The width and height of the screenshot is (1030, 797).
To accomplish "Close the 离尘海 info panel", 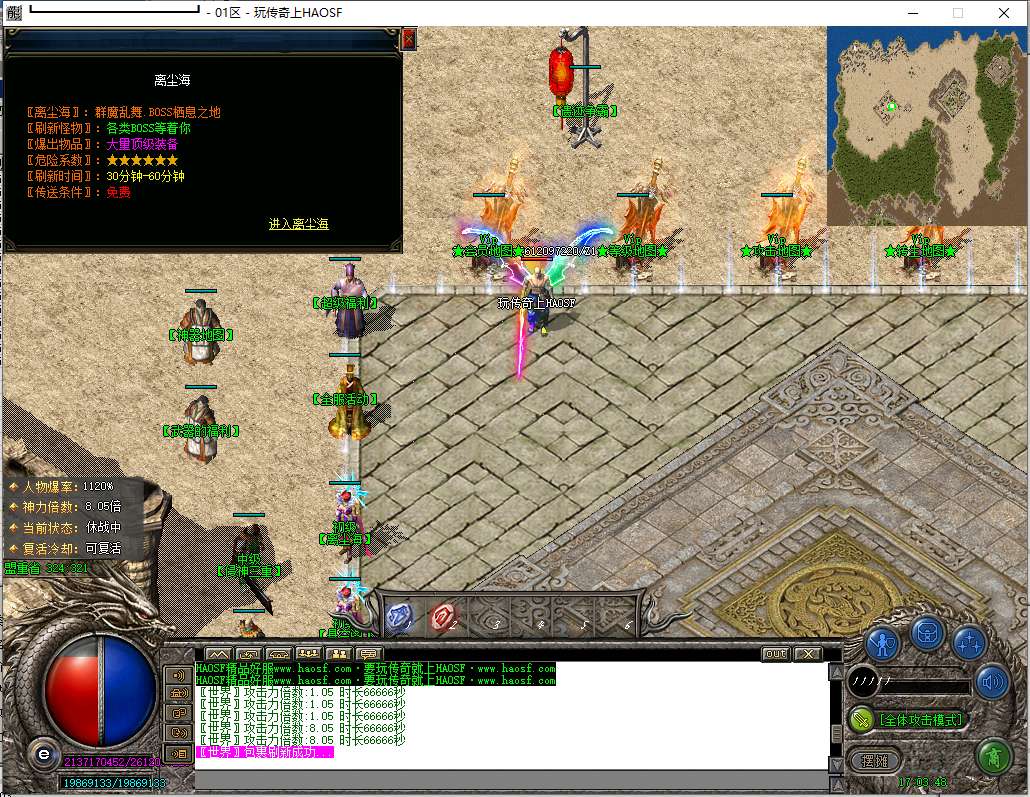I will (x=408, y=39).
